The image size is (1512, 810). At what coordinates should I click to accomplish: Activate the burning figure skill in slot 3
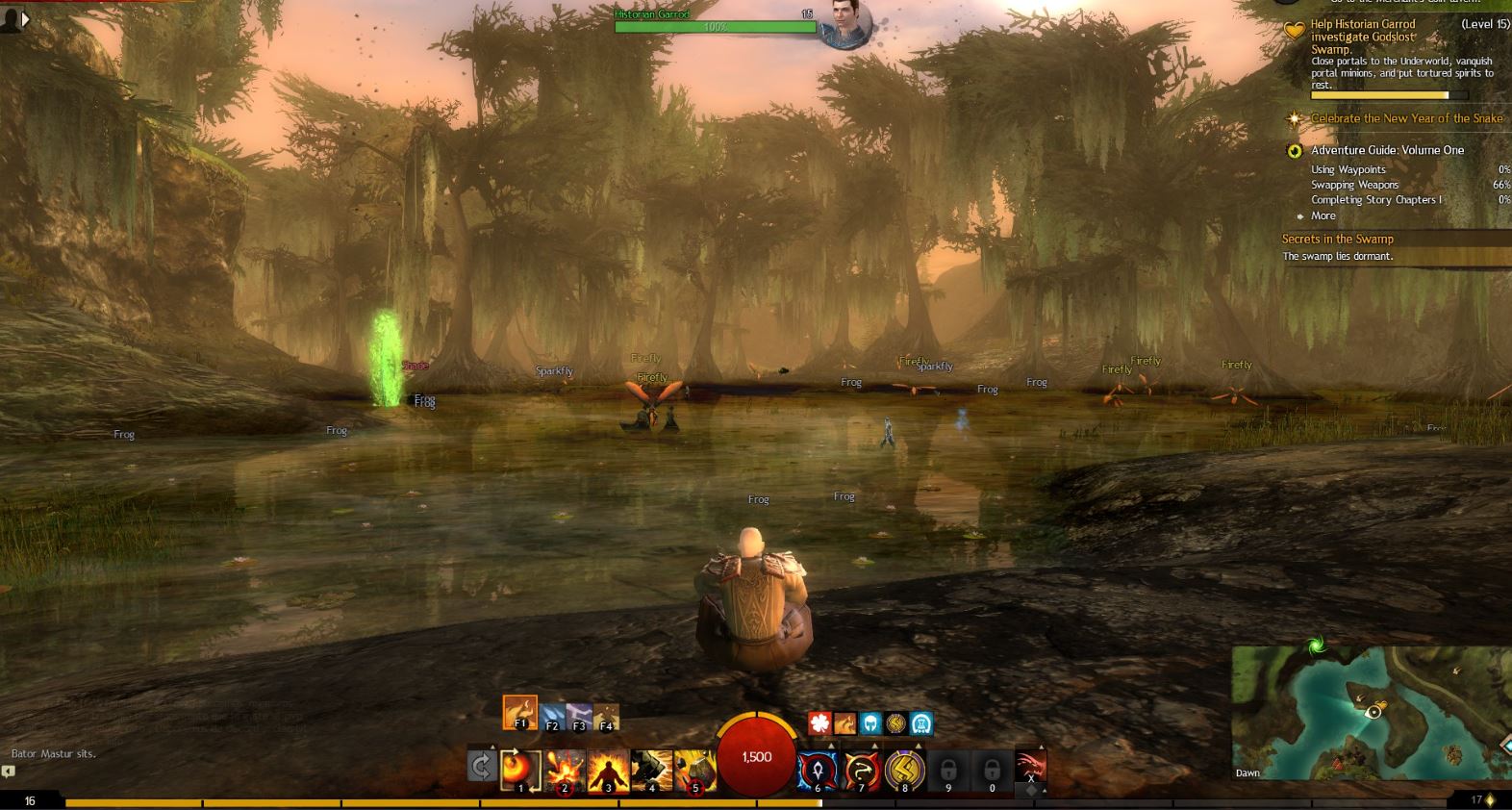[608, 771]
